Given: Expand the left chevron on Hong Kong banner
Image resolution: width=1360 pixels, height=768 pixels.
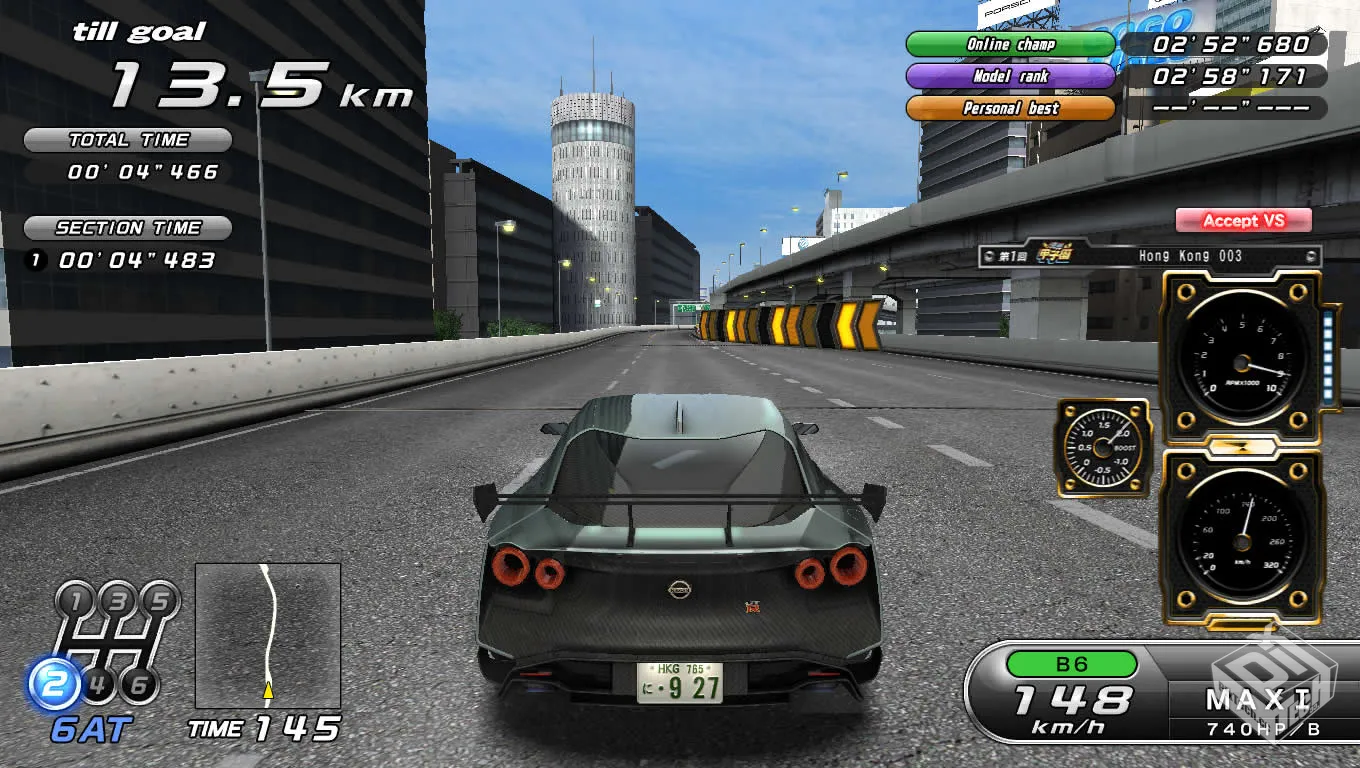Looking at the screenshot, I should point(988,255).
